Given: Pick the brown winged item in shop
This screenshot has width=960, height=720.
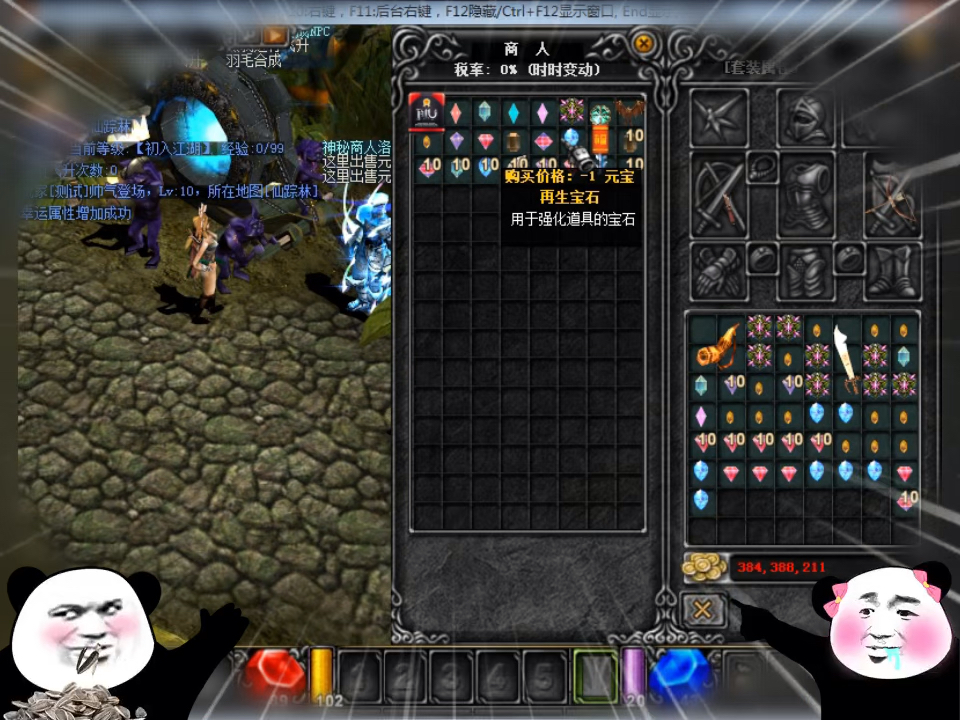Looking at the screenshot, I should tap(630, 111).
